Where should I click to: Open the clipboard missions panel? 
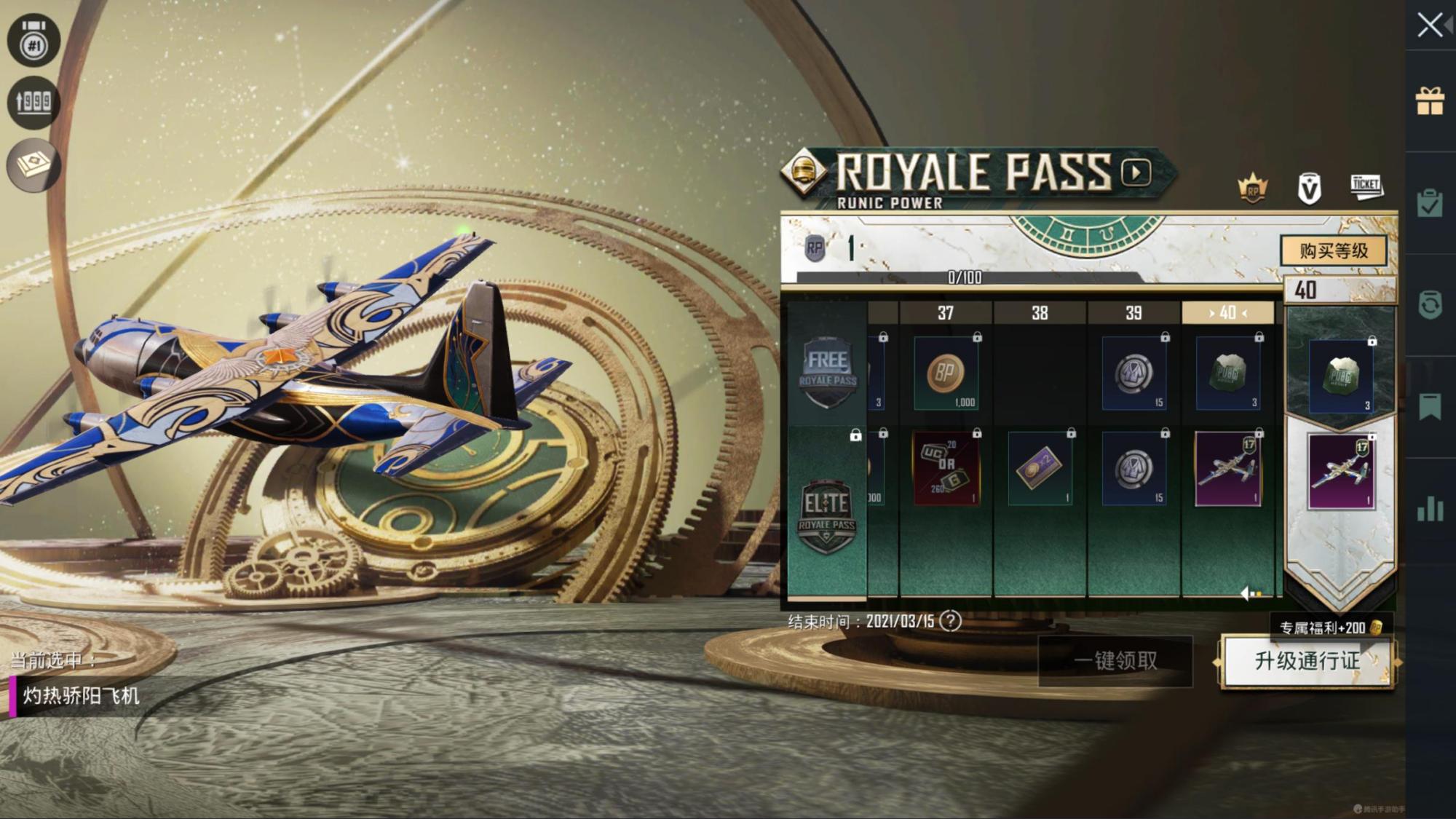pyautogui.click(x=1430, y=203)
